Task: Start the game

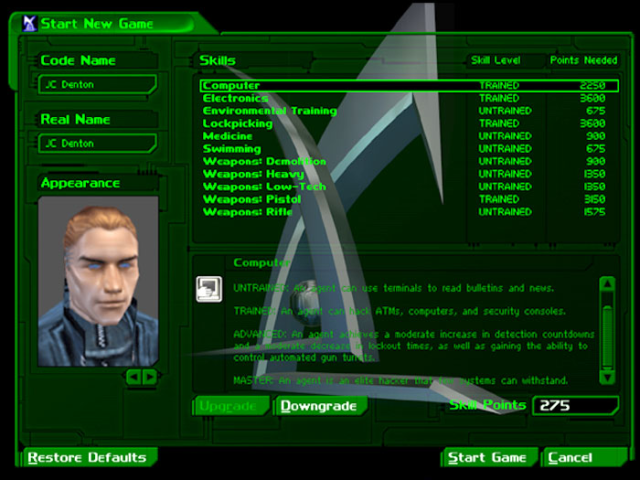Action: 487,458
